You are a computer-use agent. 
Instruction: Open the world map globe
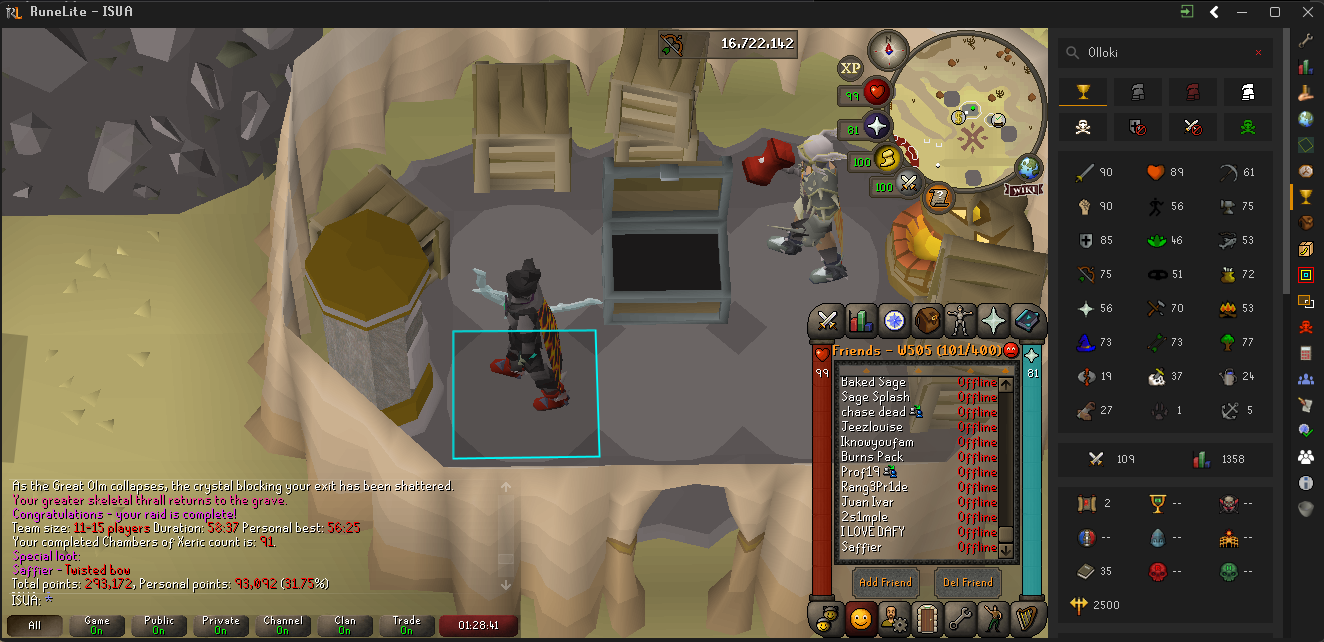coord(1027,165)
